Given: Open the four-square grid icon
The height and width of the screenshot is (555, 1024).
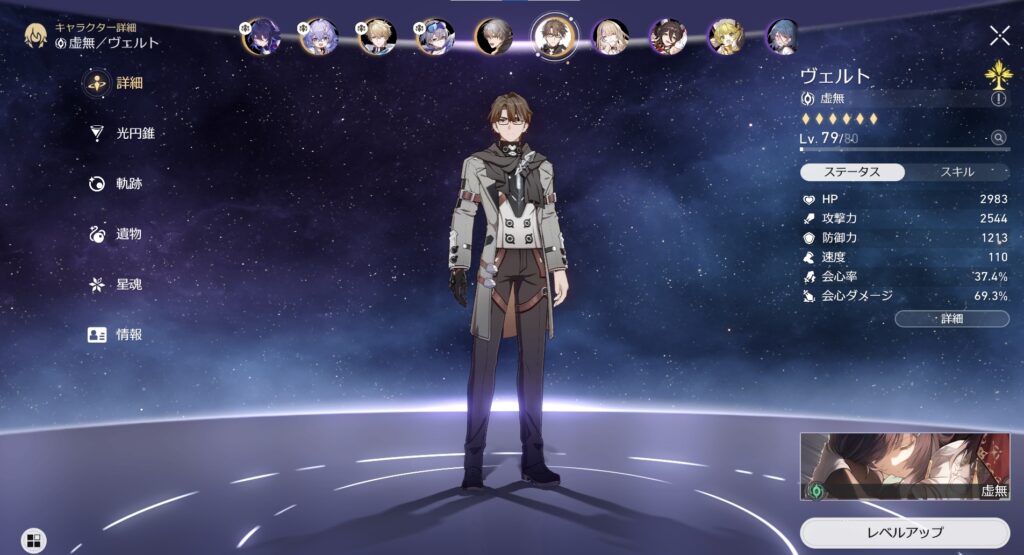Looking at the screenshot, I should [34, 540].
